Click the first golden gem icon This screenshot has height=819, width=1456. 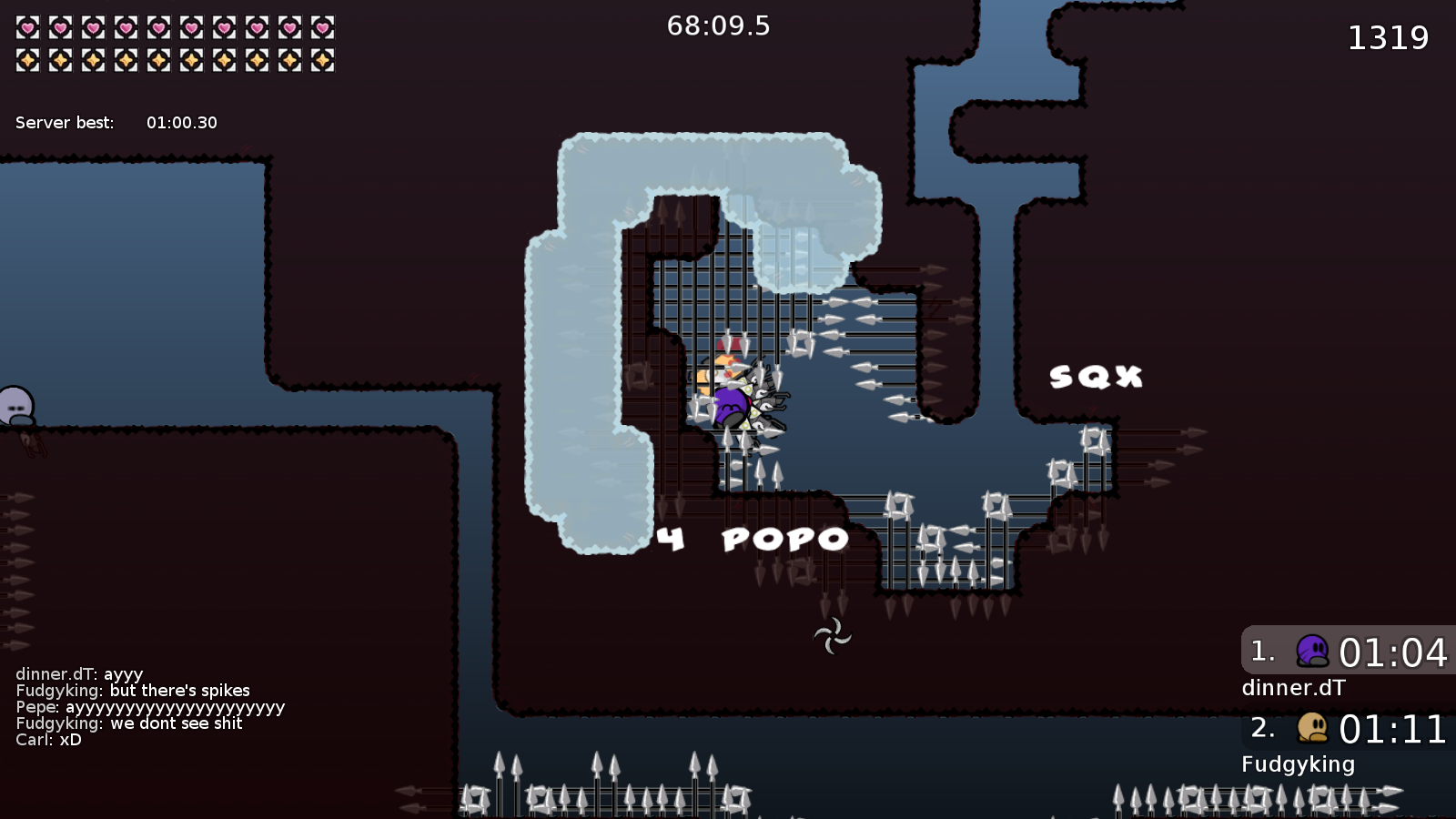25,58
